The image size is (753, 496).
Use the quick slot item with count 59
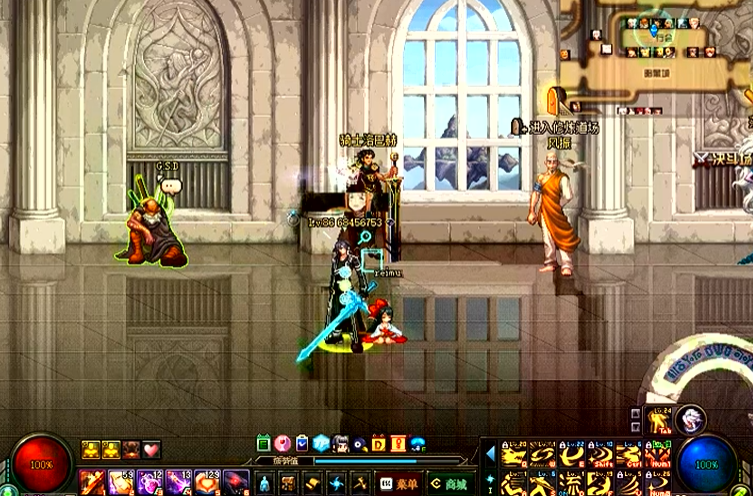121,482
